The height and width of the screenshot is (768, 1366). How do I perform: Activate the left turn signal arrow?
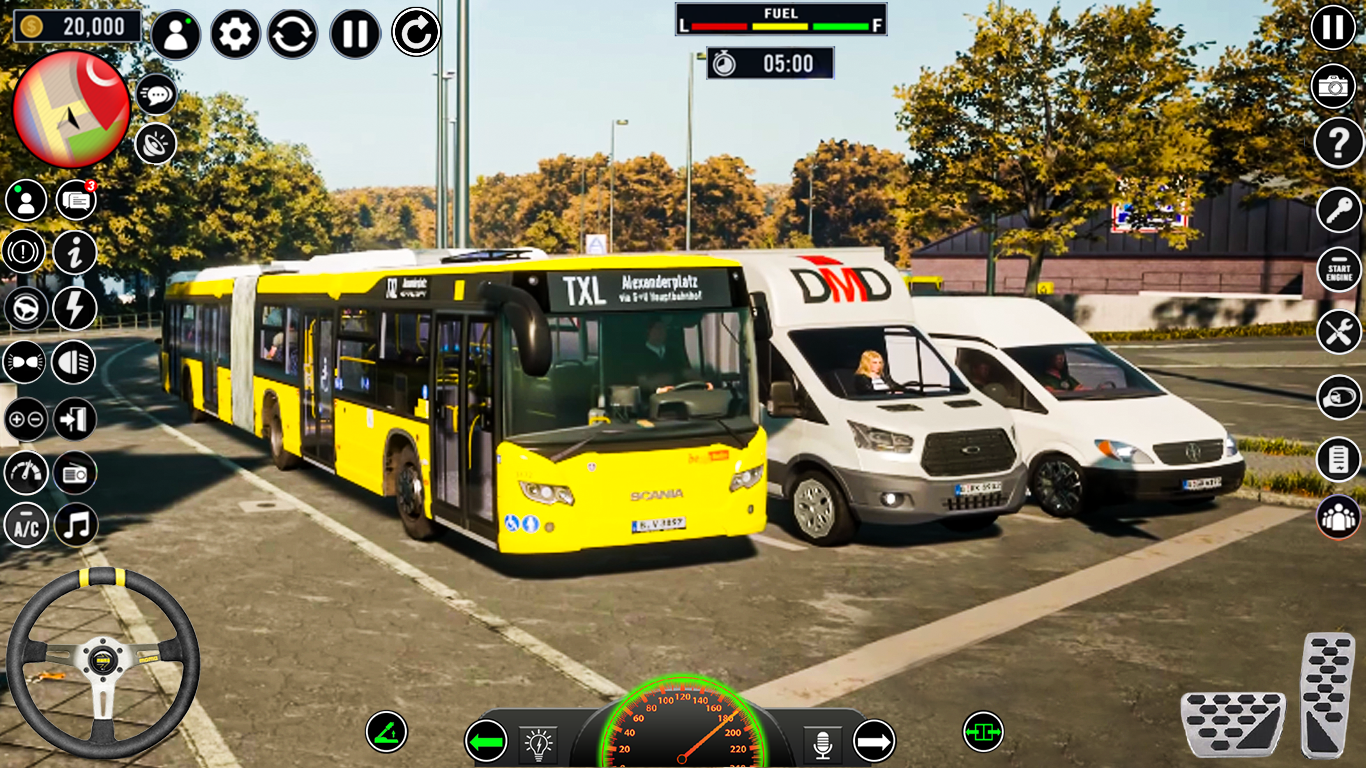point(486,742)
